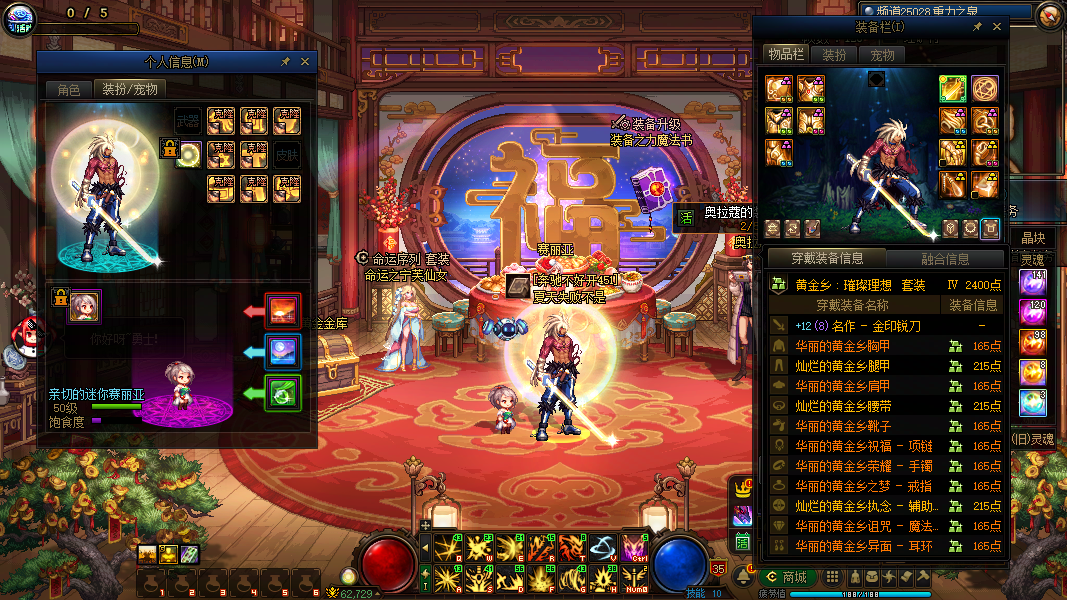Click the pet portrait slot for 迷你赛丽亚

(x=83, y=307)
